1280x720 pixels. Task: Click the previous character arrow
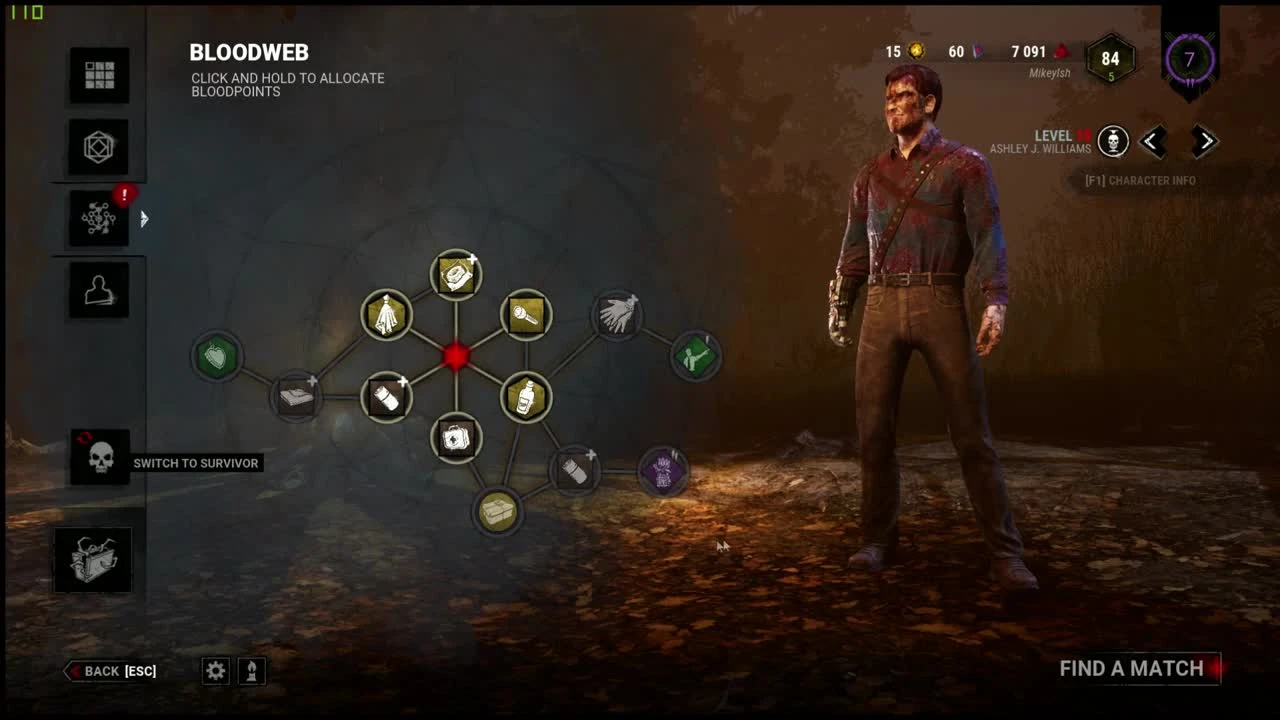point(1152,141)
